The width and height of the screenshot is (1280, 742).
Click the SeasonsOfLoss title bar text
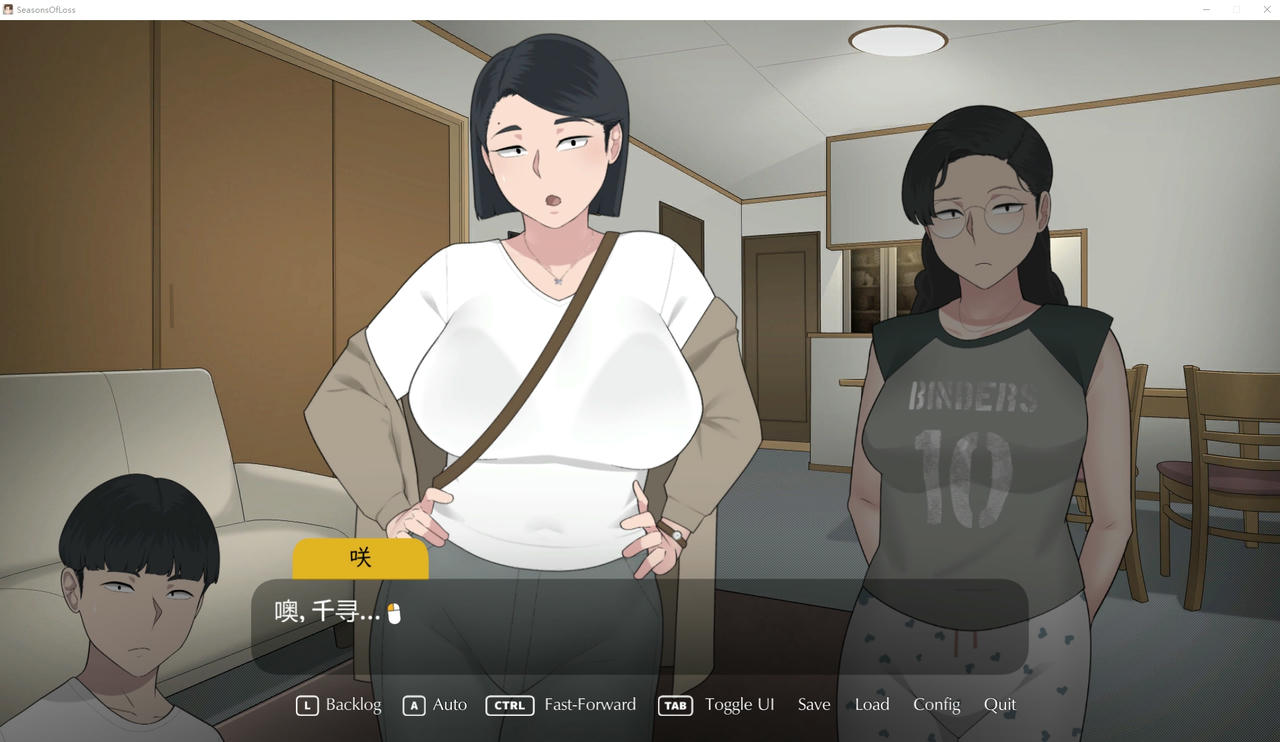(x=45, y=9)
